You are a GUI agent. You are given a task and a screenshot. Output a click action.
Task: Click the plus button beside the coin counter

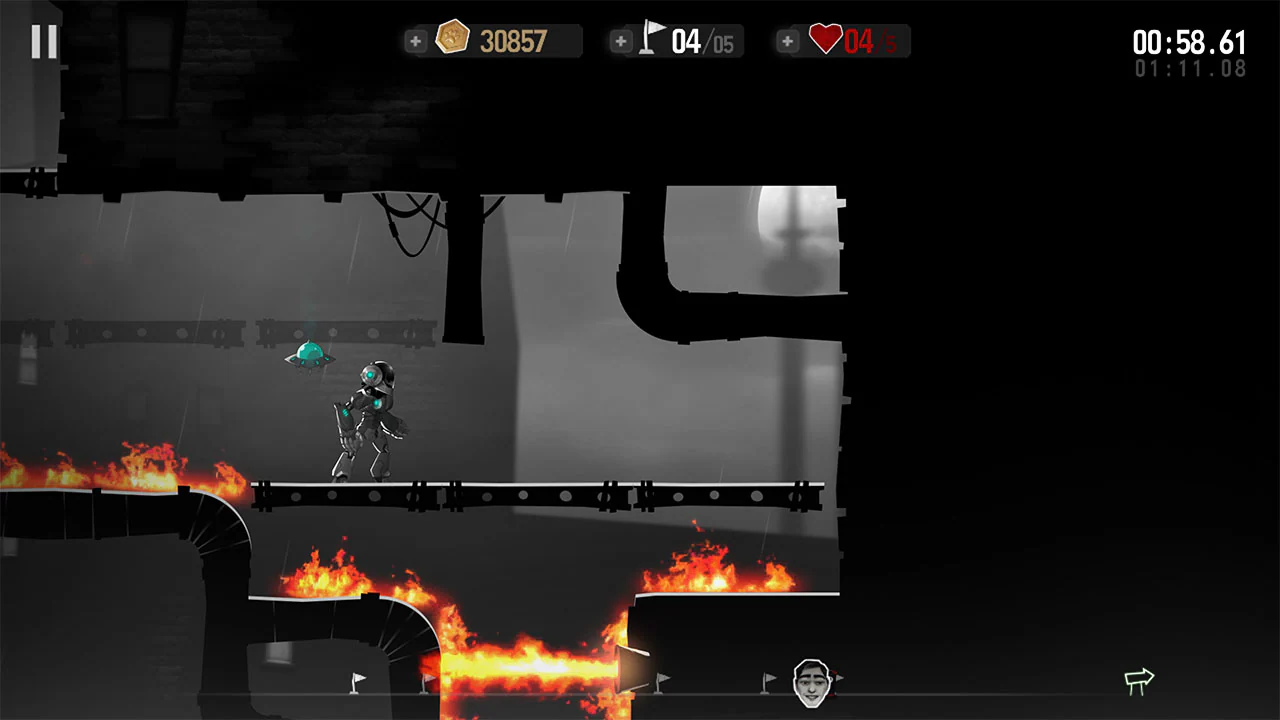coord(415,41)
